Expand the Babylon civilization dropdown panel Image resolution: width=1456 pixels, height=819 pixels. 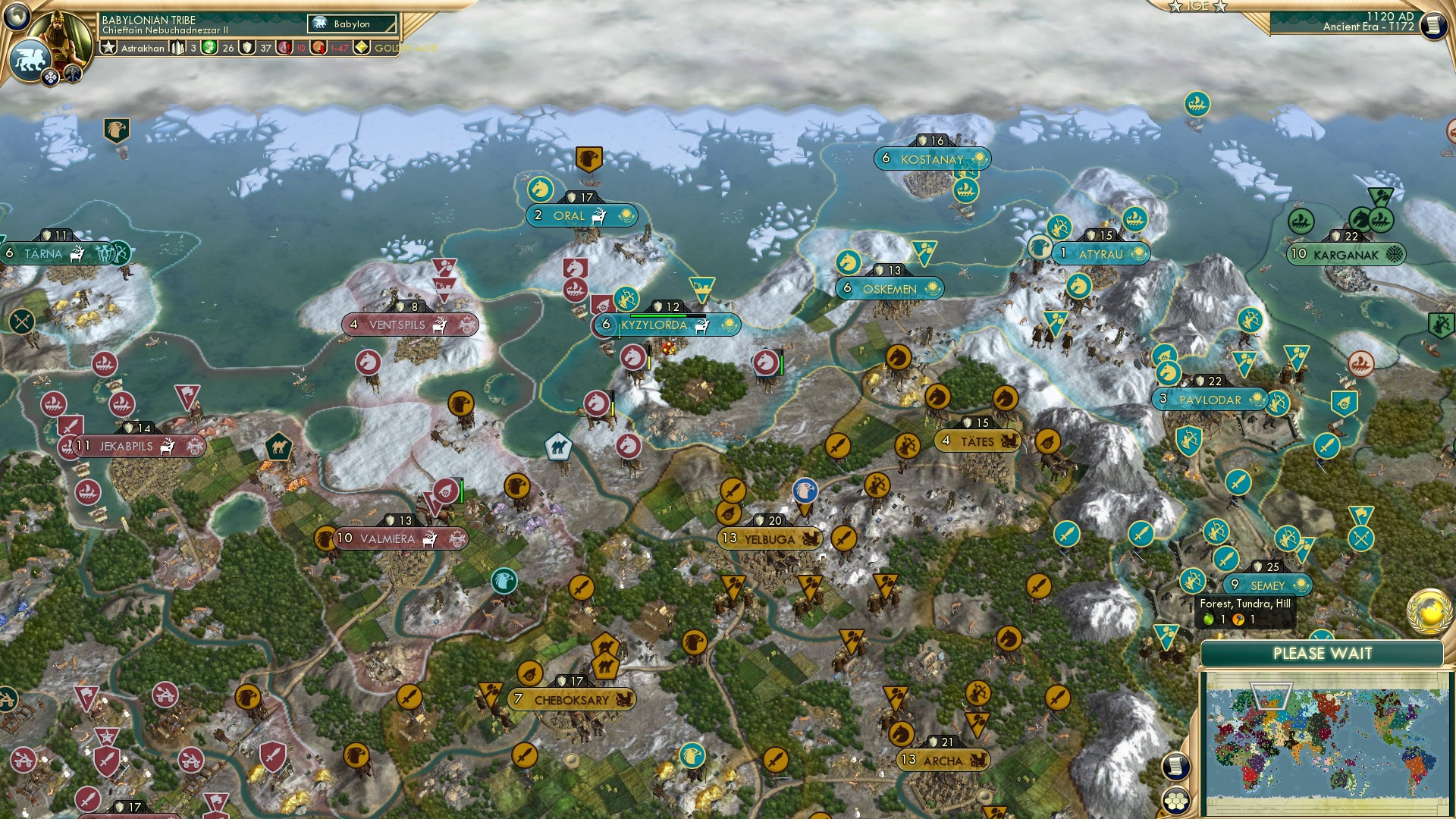pos(353,24)
